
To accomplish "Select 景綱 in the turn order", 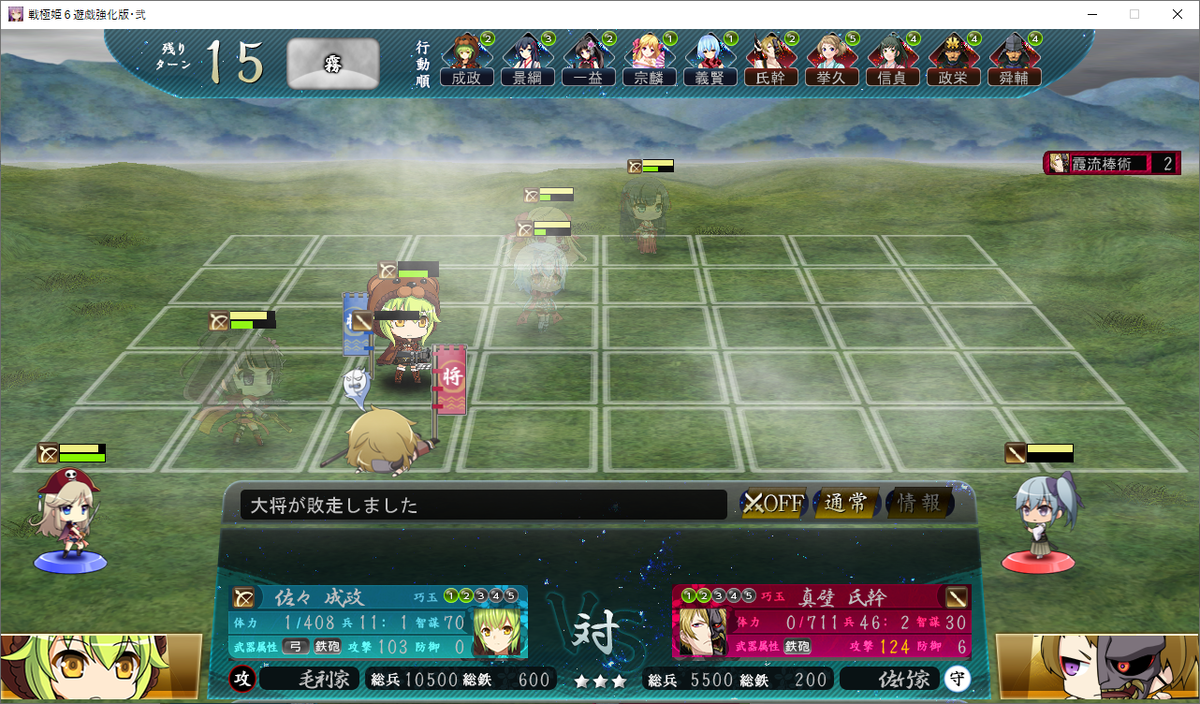I will [x=527, y=61].
